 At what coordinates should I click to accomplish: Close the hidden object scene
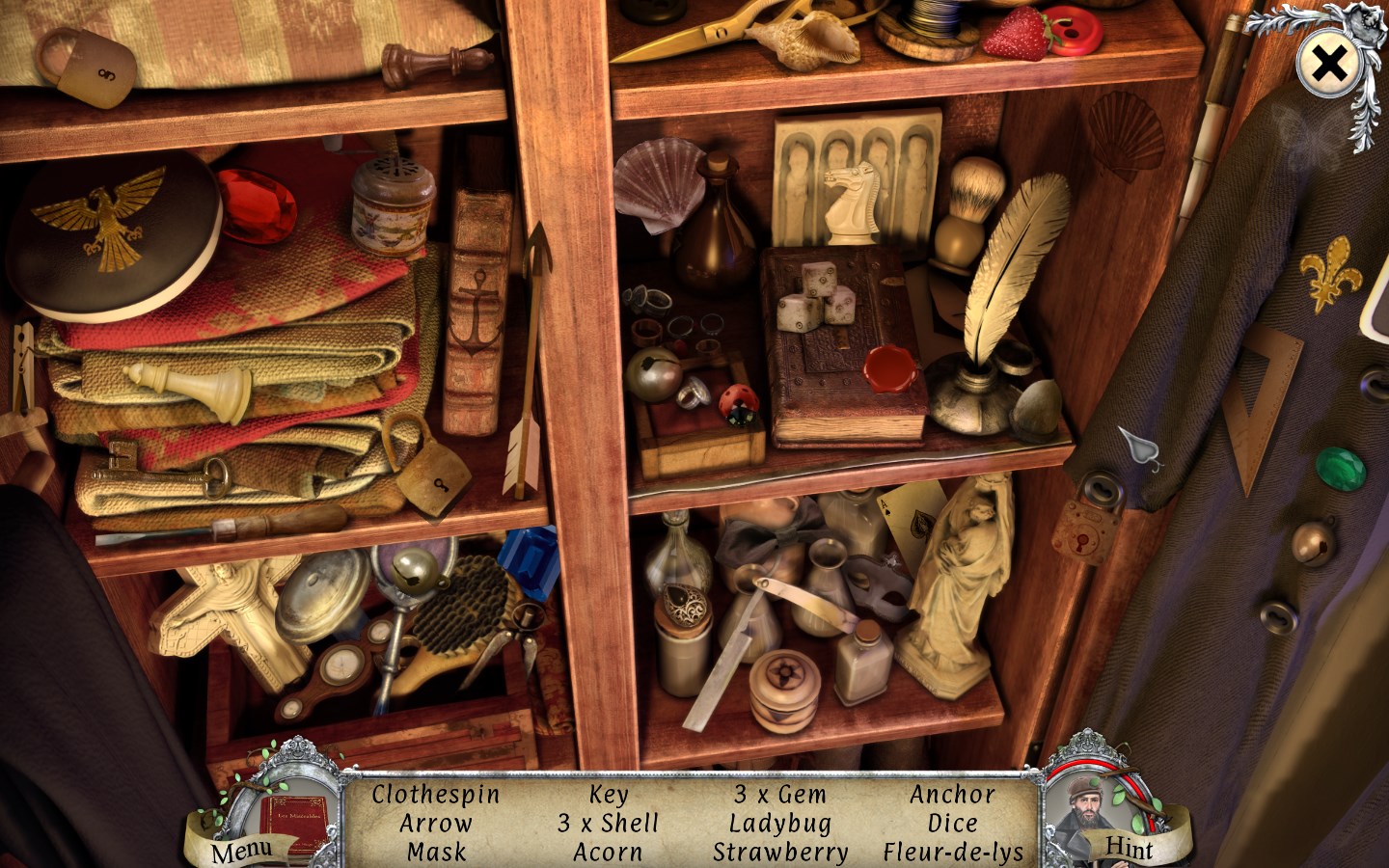click(x=1328, y=65)
